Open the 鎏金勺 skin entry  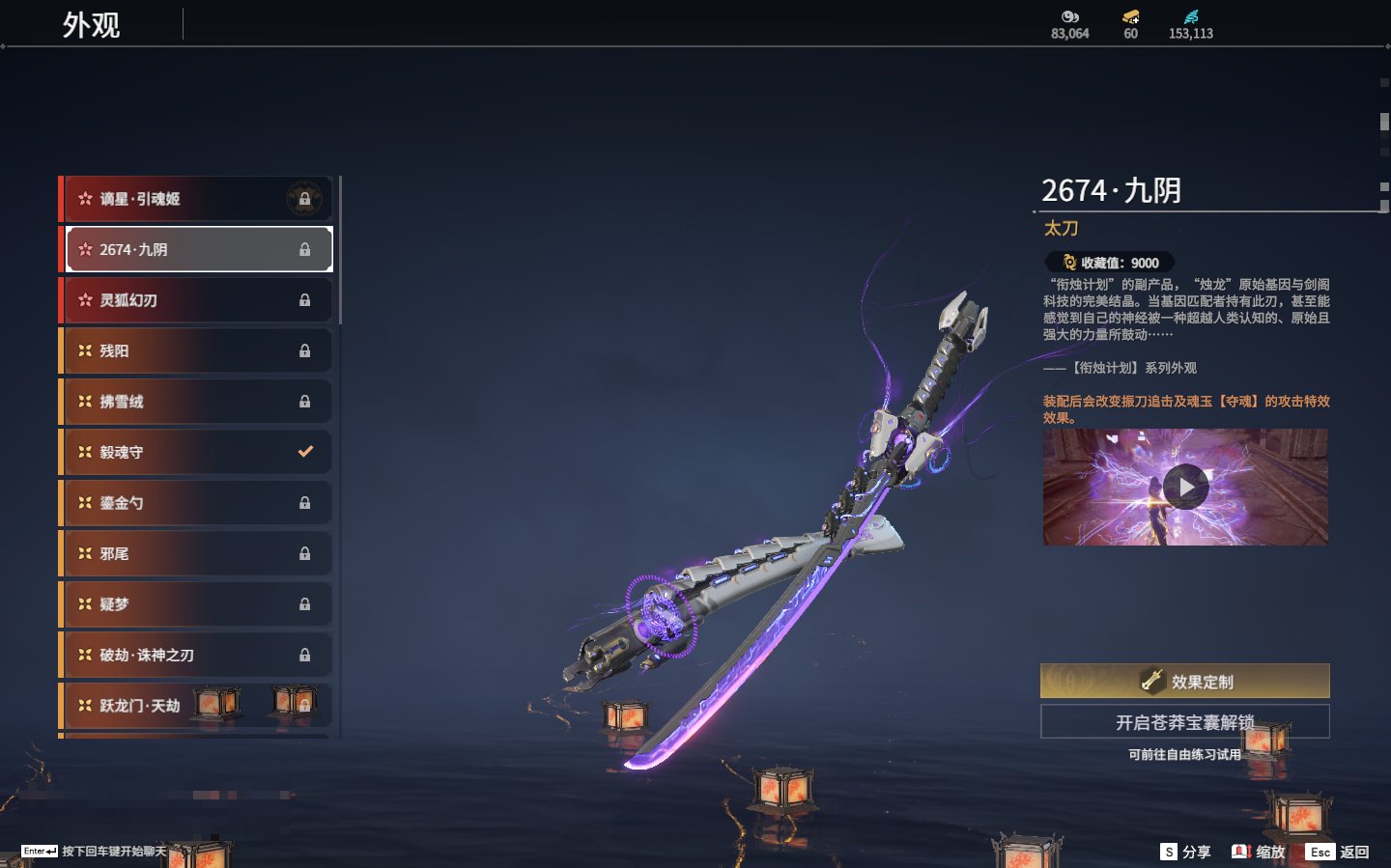(x=197, y=503)
